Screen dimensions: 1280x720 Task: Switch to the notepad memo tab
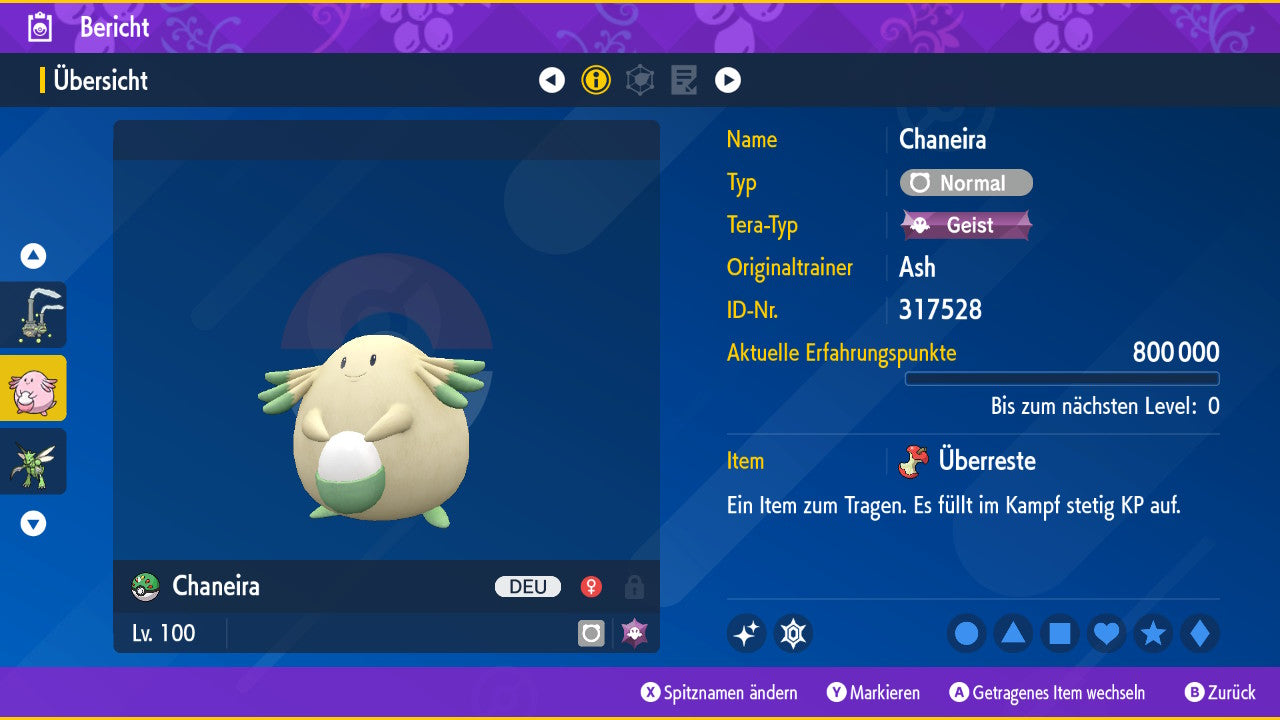point(684,80)
